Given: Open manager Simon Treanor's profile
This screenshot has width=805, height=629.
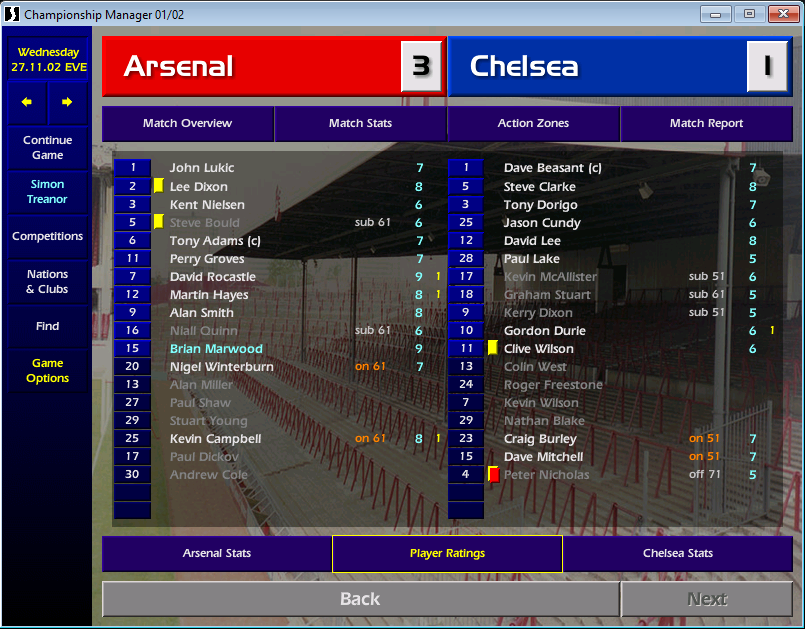Looking at the screenshot, I should click(47, 192).
